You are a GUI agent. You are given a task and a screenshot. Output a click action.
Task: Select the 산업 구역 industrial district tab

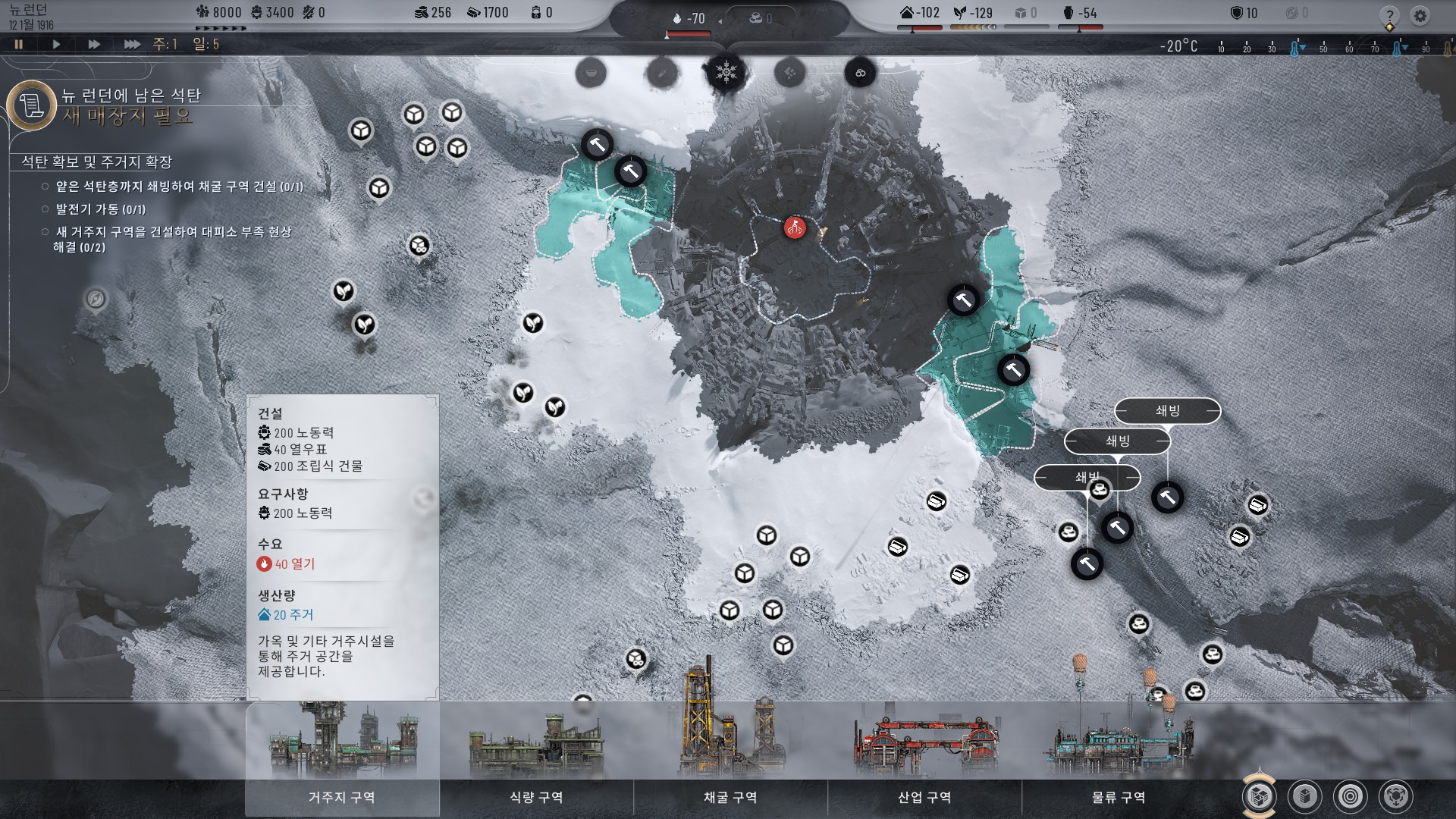click(x=924, y=797)
